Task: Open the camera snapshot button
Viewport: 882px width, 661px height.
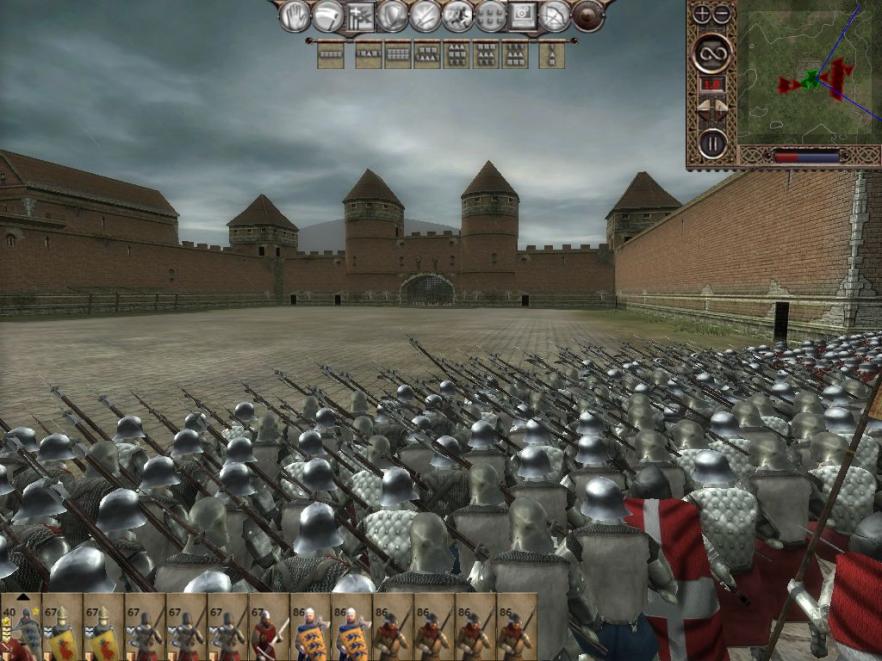Action: pyautogui.click(x=523, y=15)
